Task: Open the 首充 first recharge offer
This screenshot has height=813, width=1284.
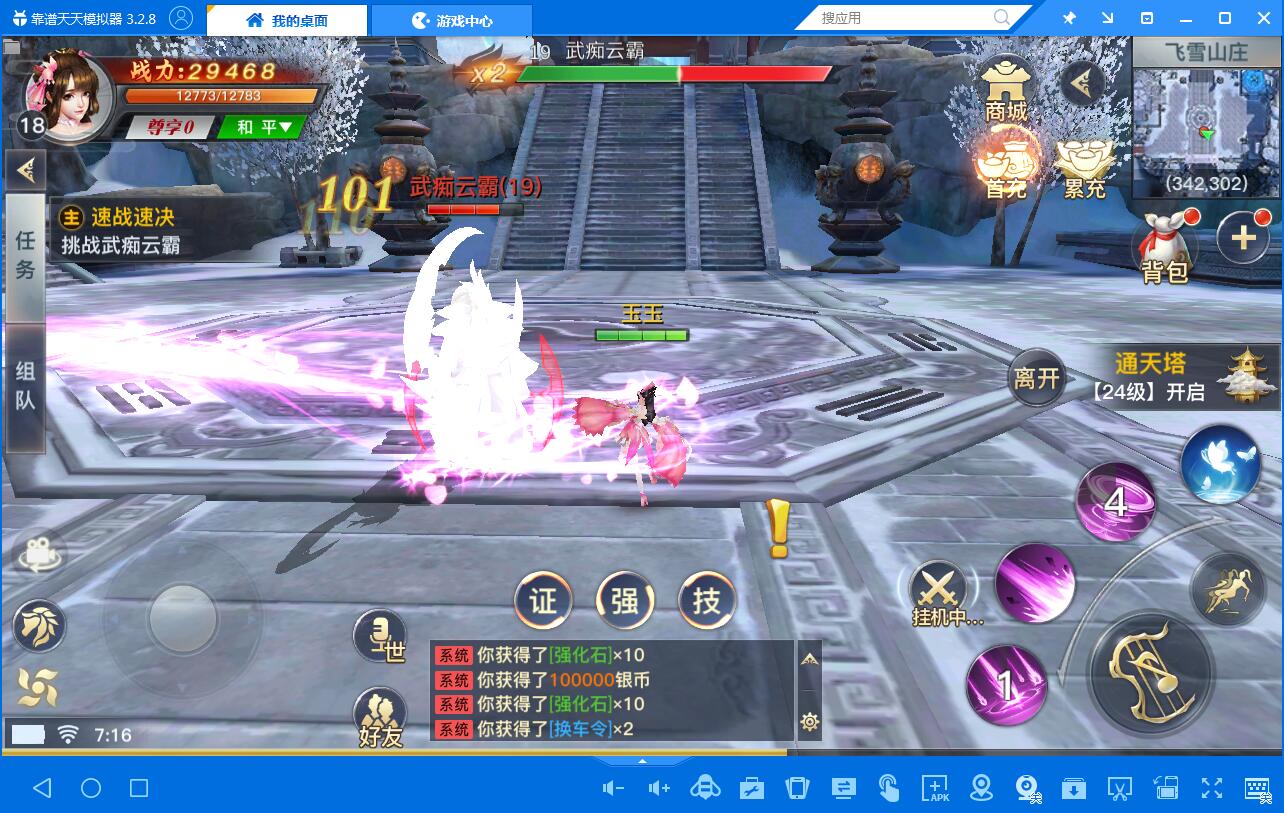Action: (1006, 162)
